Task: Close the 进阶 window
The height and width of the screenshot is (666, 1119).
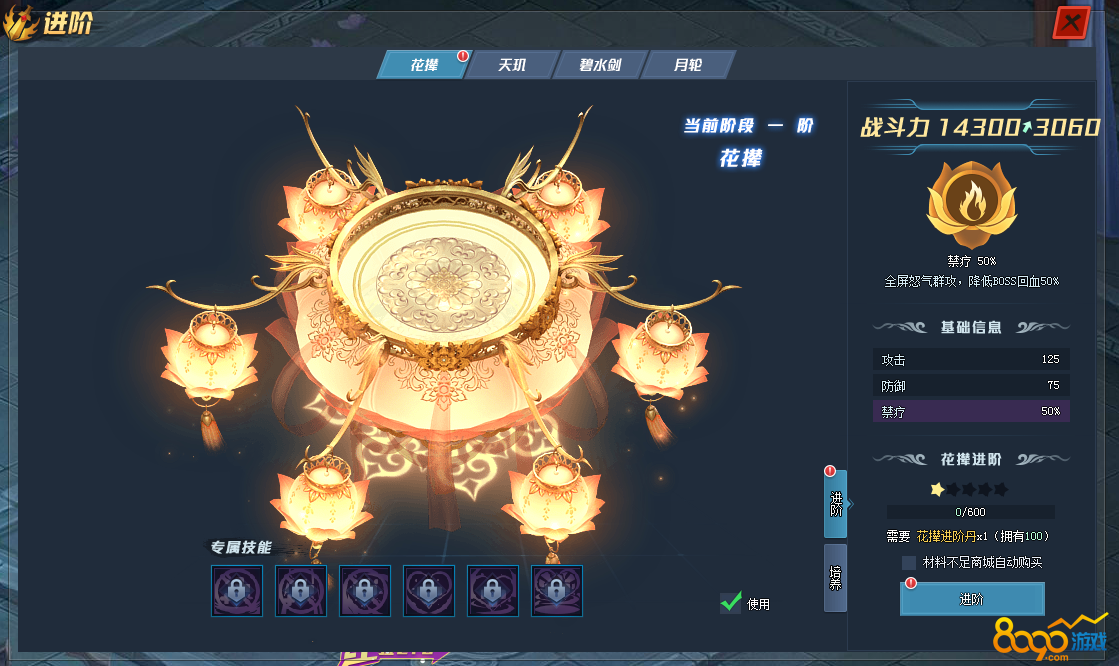Action: [1071, 22]
